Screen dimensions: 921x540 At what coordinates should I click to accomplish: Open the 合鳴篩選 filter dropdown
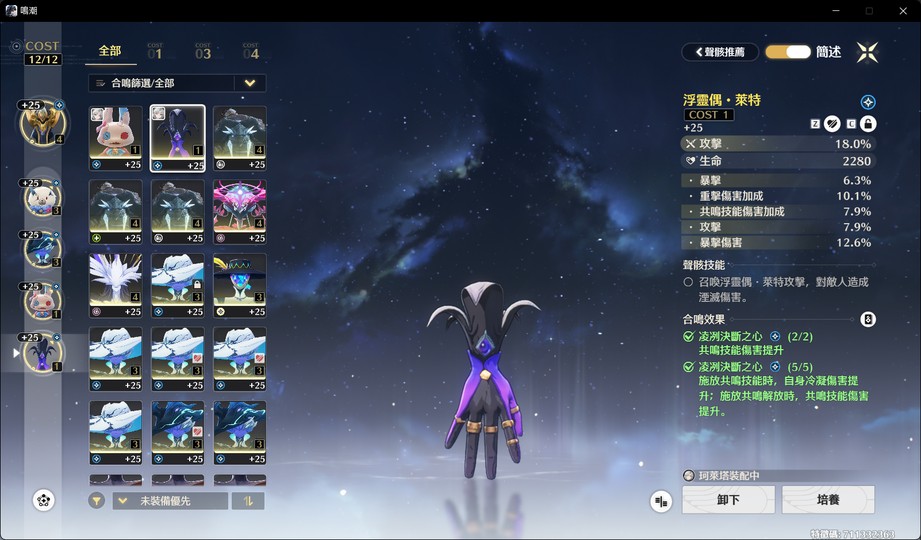(x=176, y=83)
